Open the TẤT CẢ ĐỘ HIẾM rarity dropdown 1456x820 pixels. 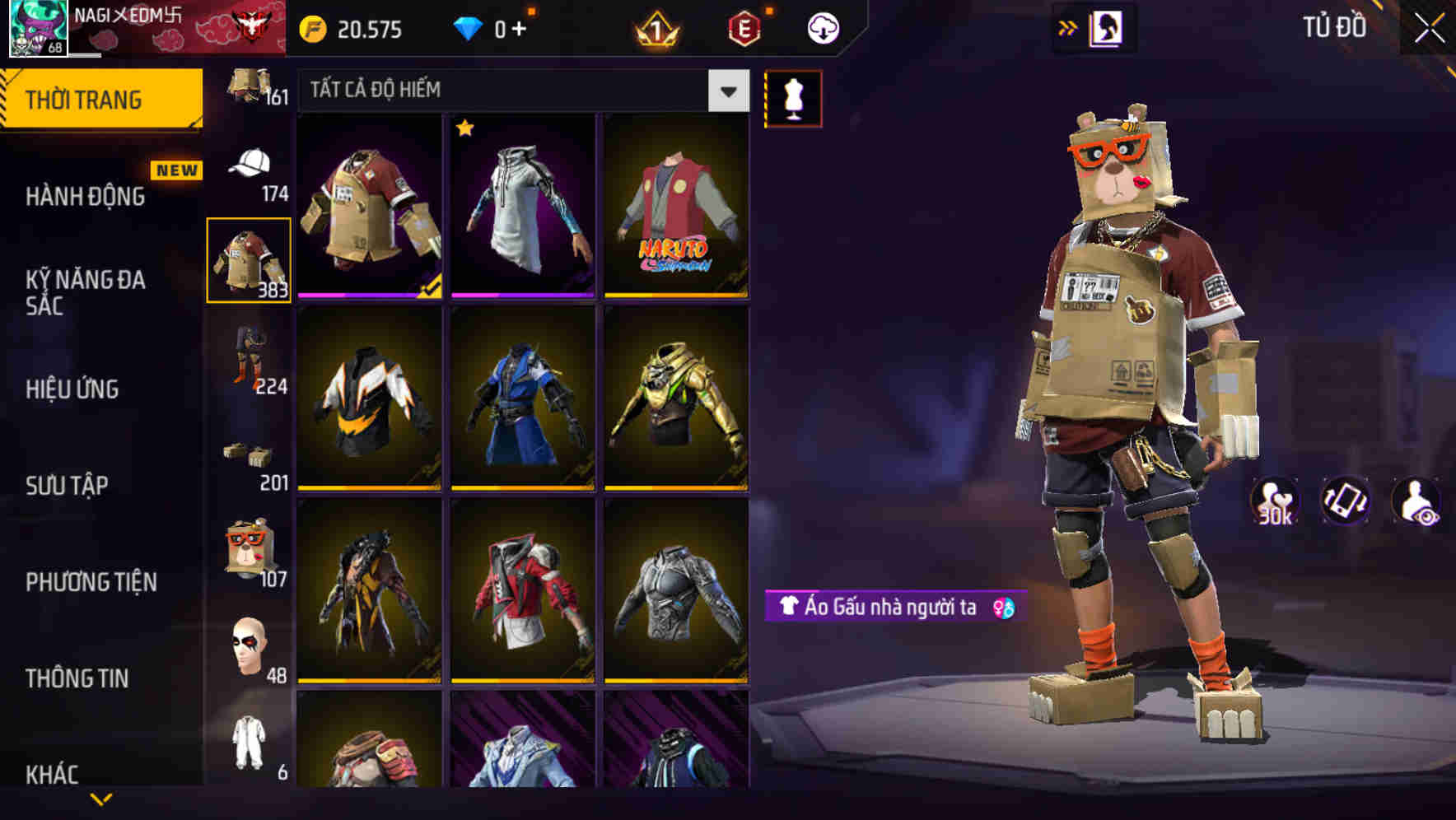tap(519, 91)
